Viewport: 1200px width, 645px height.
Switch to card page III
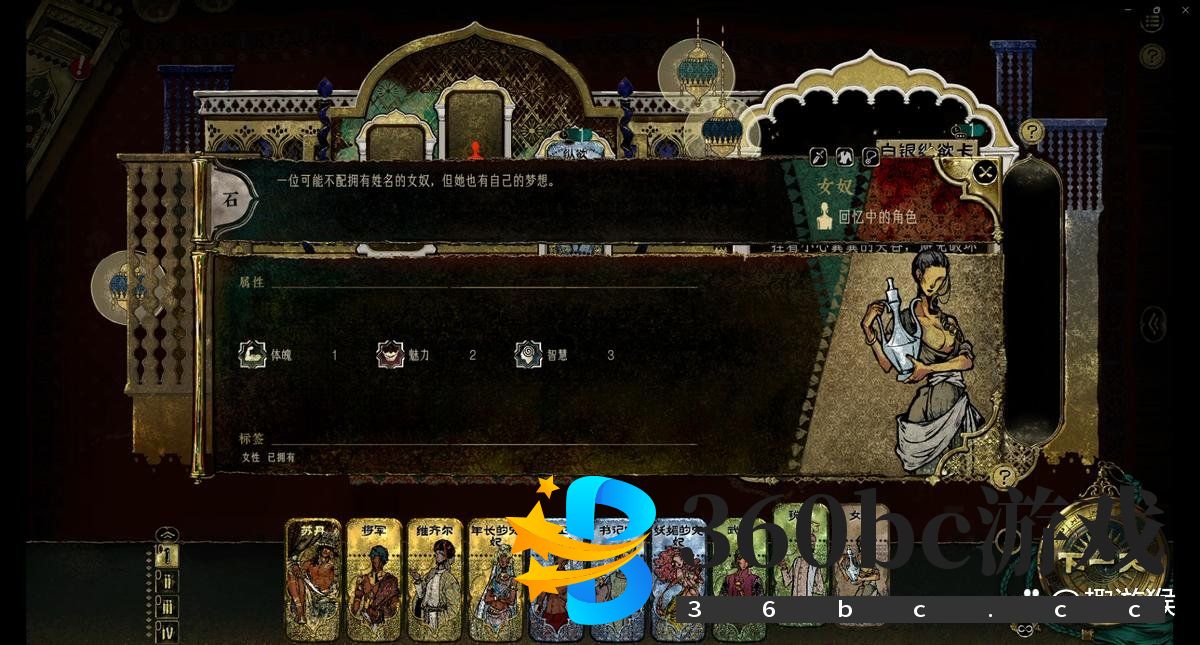click(x=169, y=607)
